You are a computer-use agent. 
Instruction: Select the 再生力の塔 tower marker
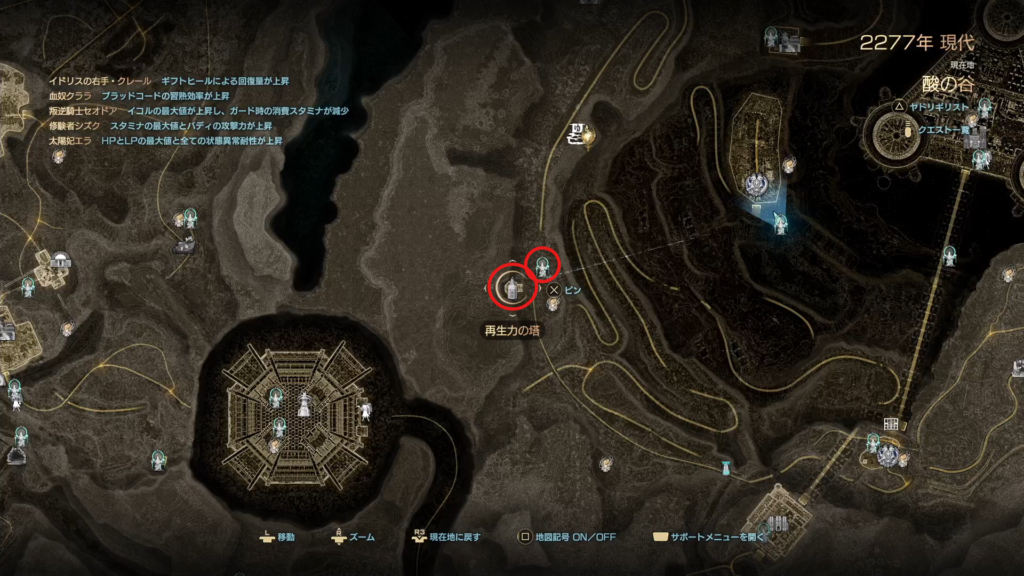[x=511, y=288]
